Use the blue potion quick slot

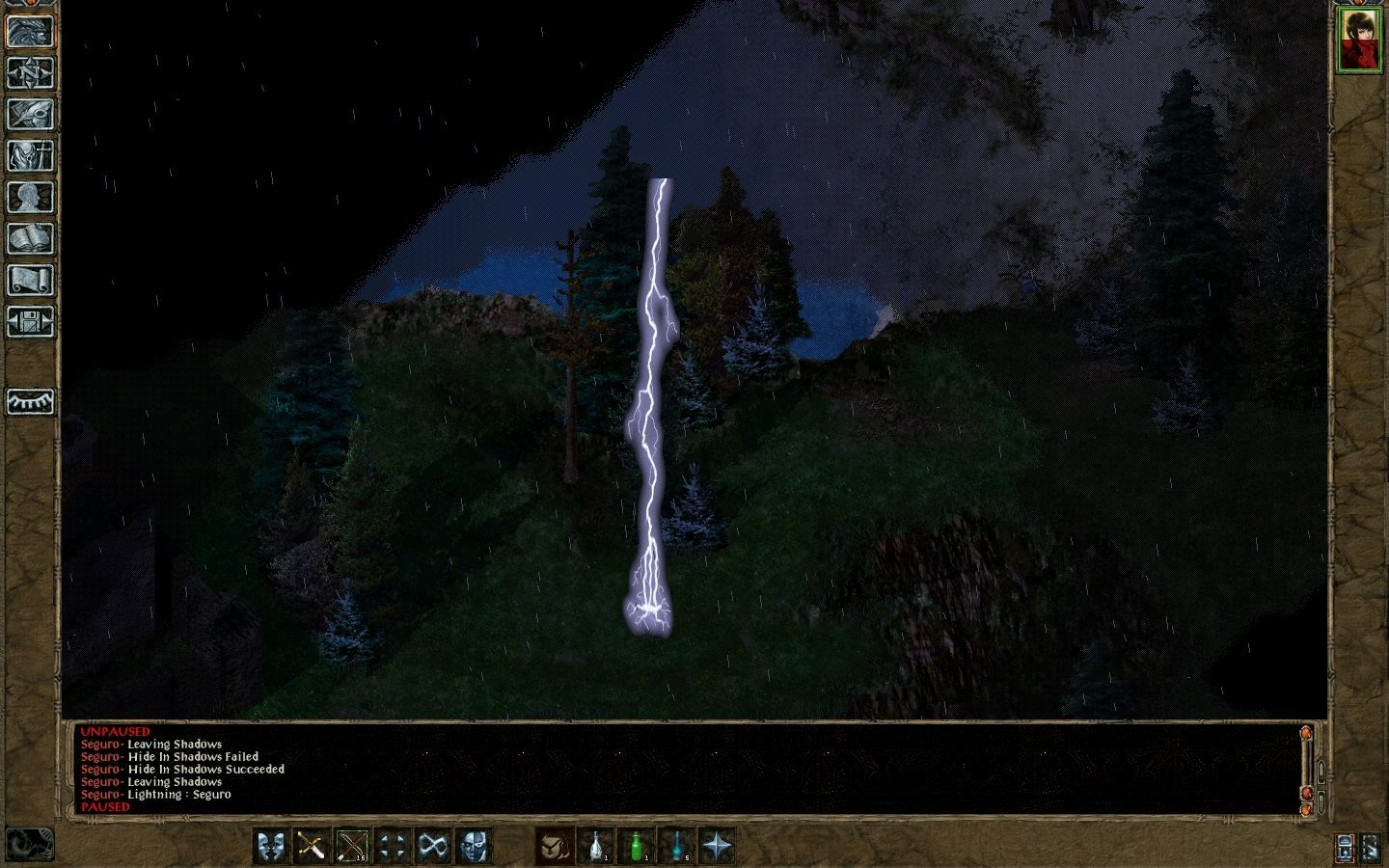(680, 846)
